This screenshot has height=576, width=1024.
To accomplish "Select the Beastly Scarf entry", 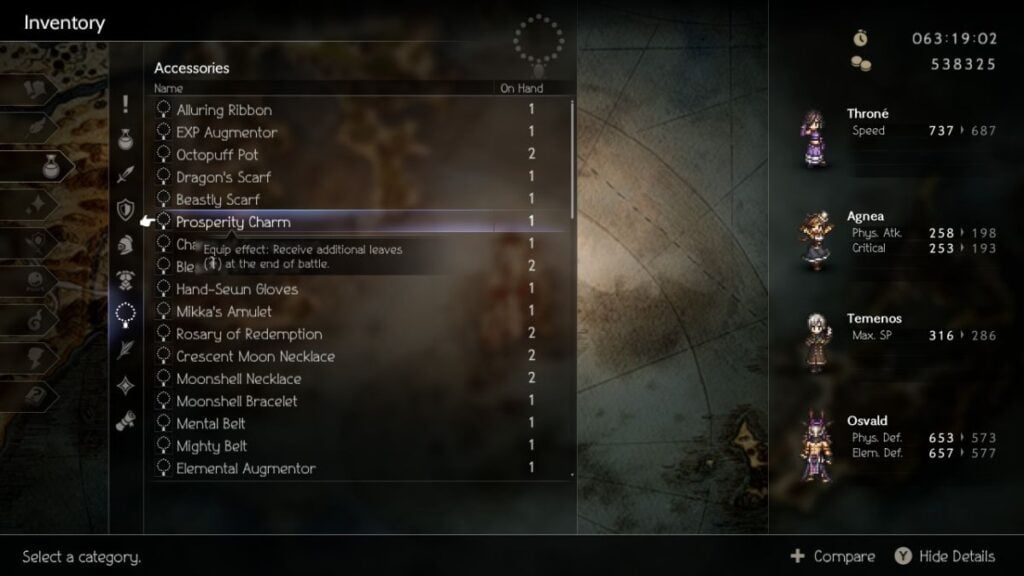I will point(218,200).
